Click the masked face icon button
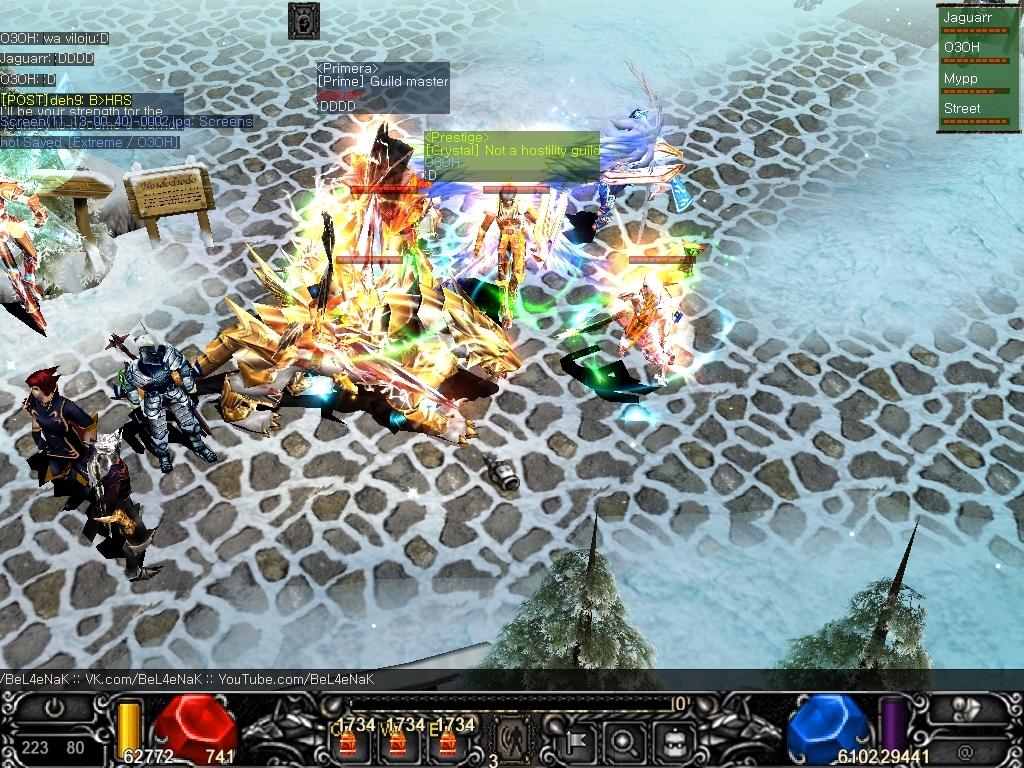This screenshot has height=768, width=1024. click(x=673, y=742)
